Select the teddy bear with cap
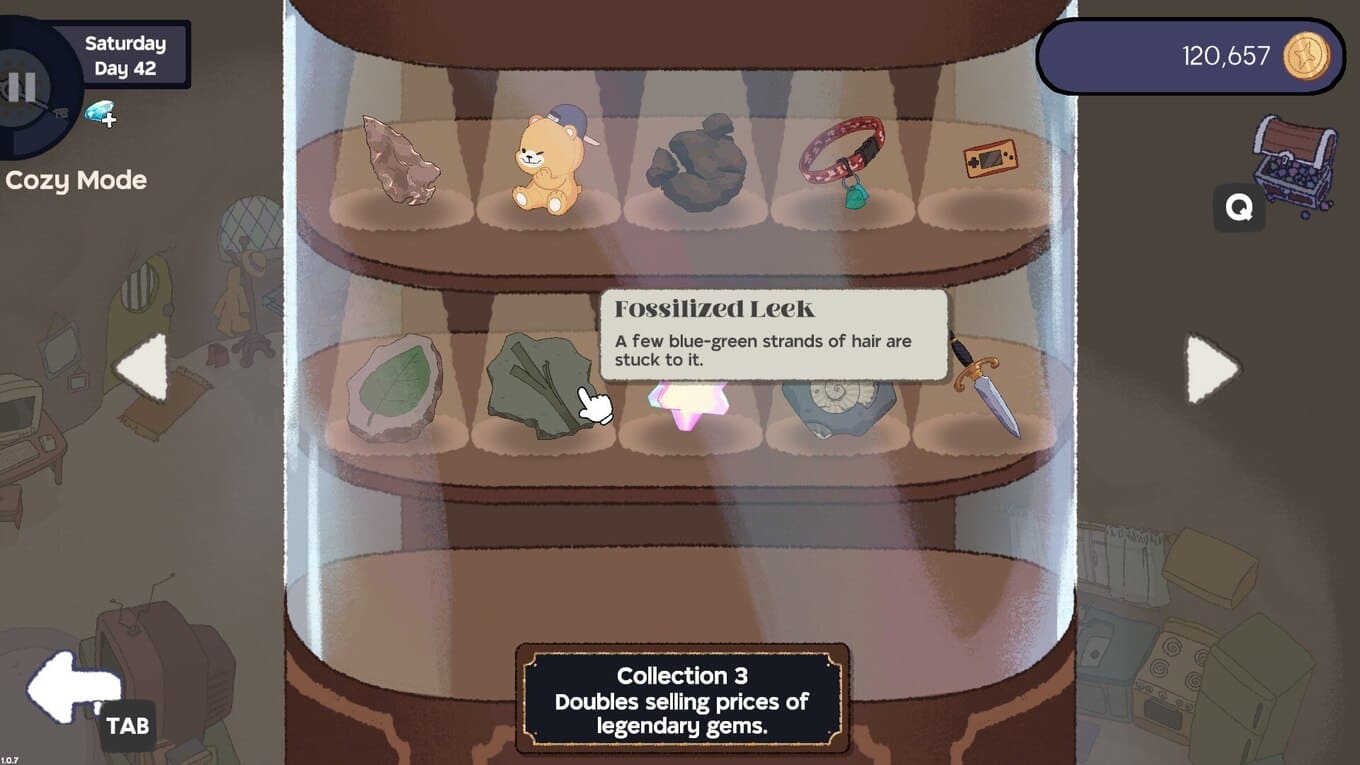The image size is (1360, 765). [547, 163]
